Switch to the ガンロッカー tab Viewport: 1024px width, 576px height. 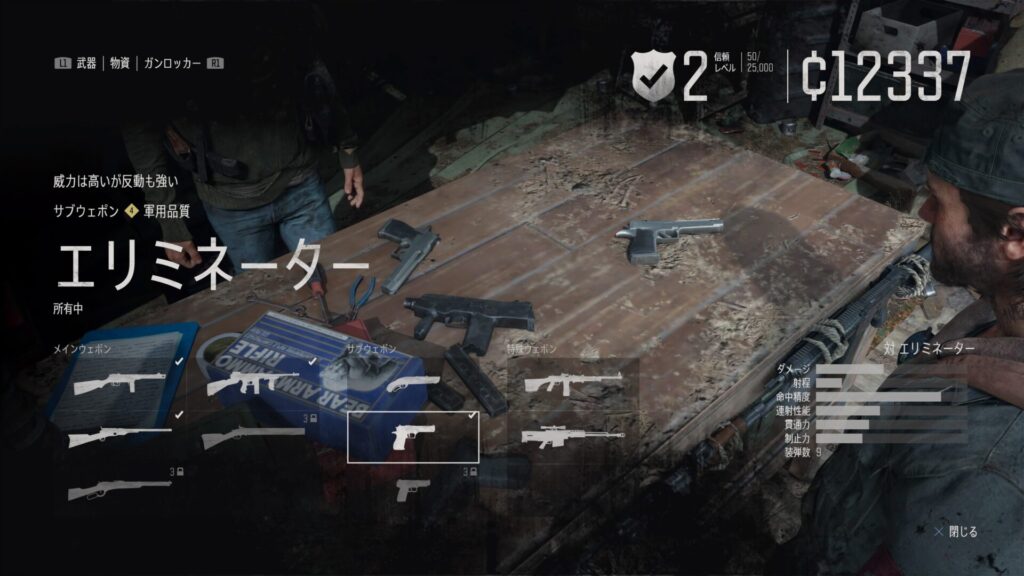[x=173, y=63]
